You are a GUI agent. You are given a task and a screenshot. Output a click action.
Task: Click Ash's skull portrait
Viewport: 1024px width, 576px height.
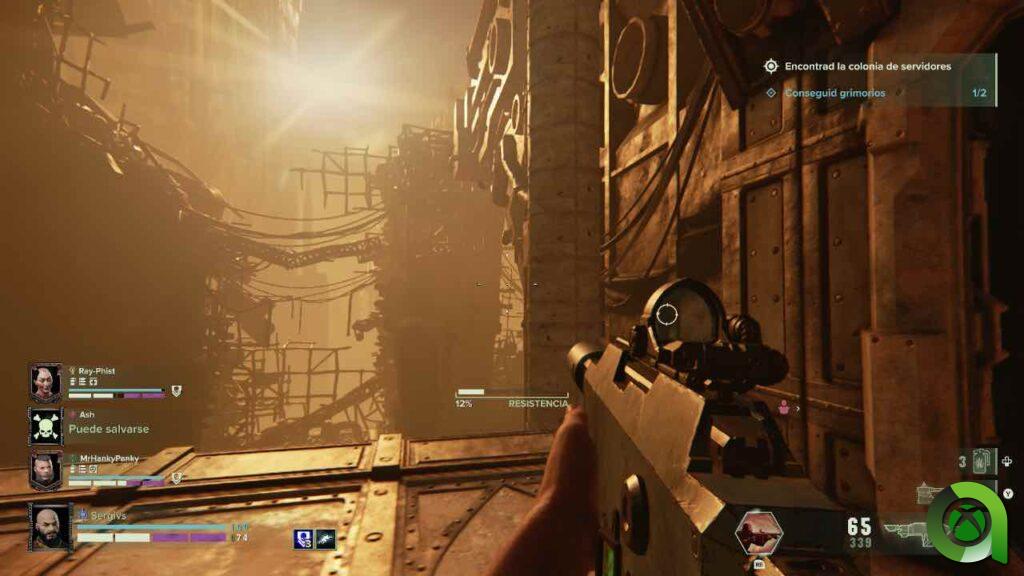pyautogui.click(x=46, y=427)
